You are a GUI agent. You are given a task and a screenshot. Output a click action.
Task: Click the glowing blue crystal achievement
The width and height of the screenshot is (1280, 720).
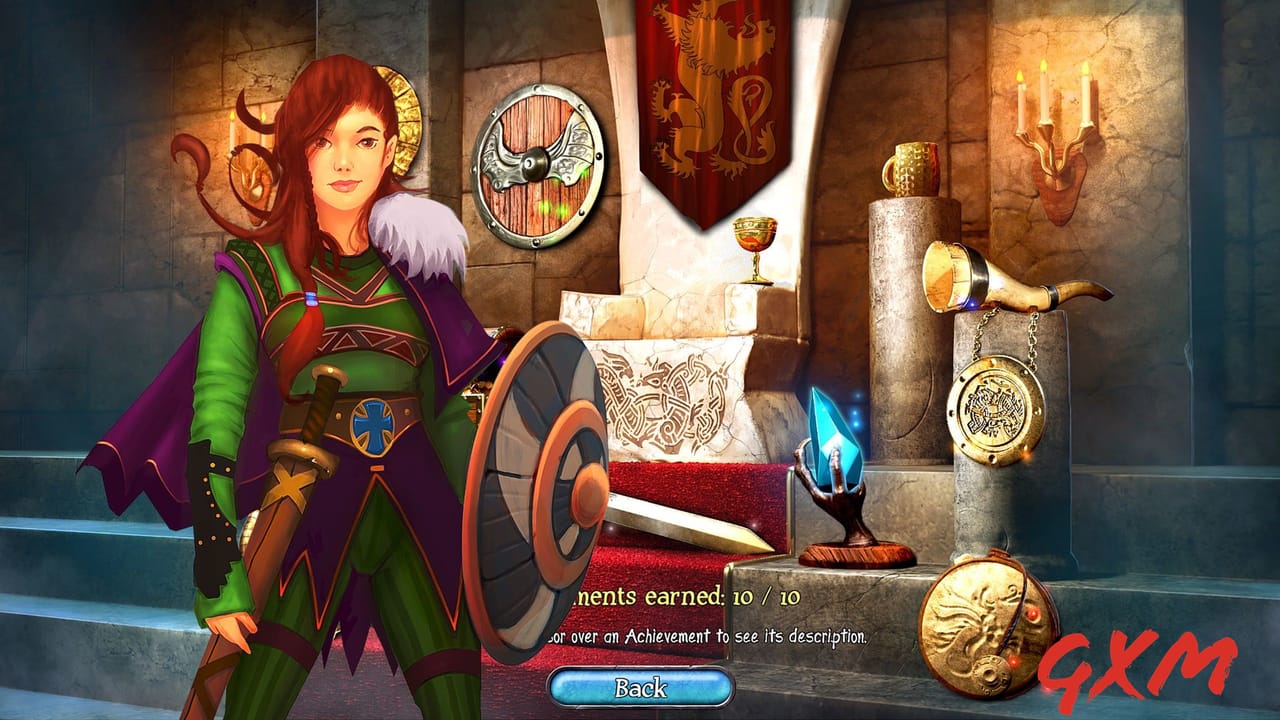coord(835,435)
